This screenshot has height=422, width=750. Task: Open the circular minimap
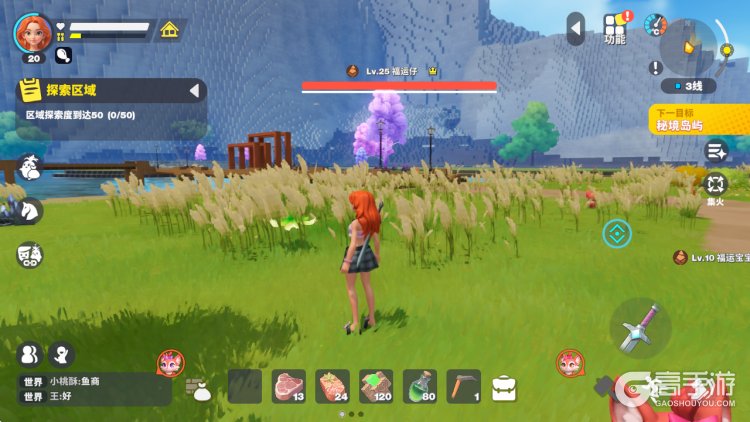tap(689, 46)
